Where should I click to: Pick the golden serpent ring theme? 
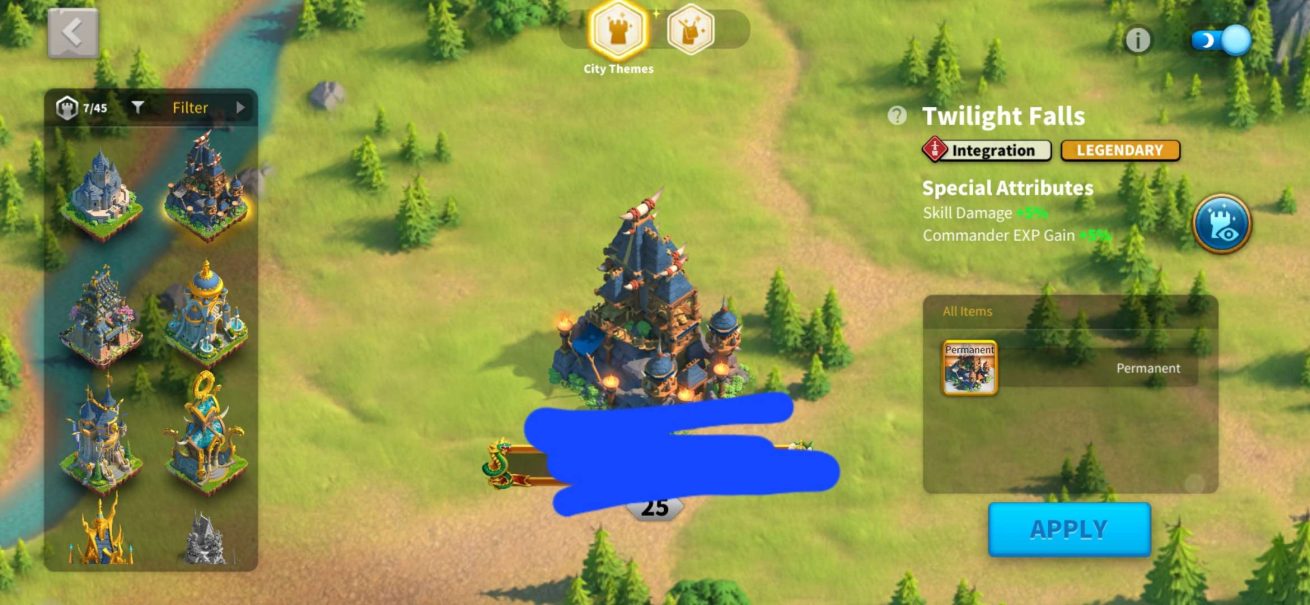pos(205,432)
